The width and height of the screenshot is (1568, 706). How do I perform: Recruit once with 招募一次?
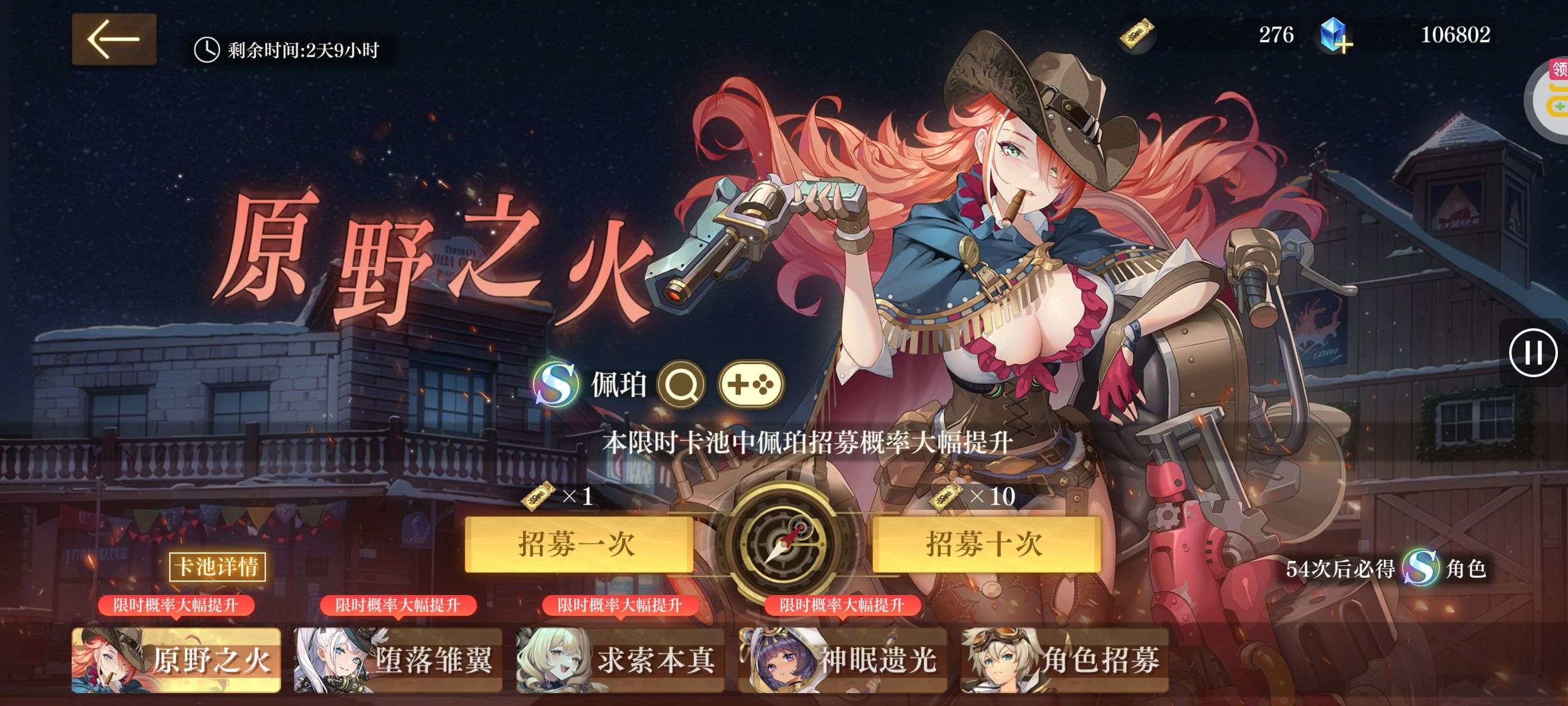[x=578, y=544]
